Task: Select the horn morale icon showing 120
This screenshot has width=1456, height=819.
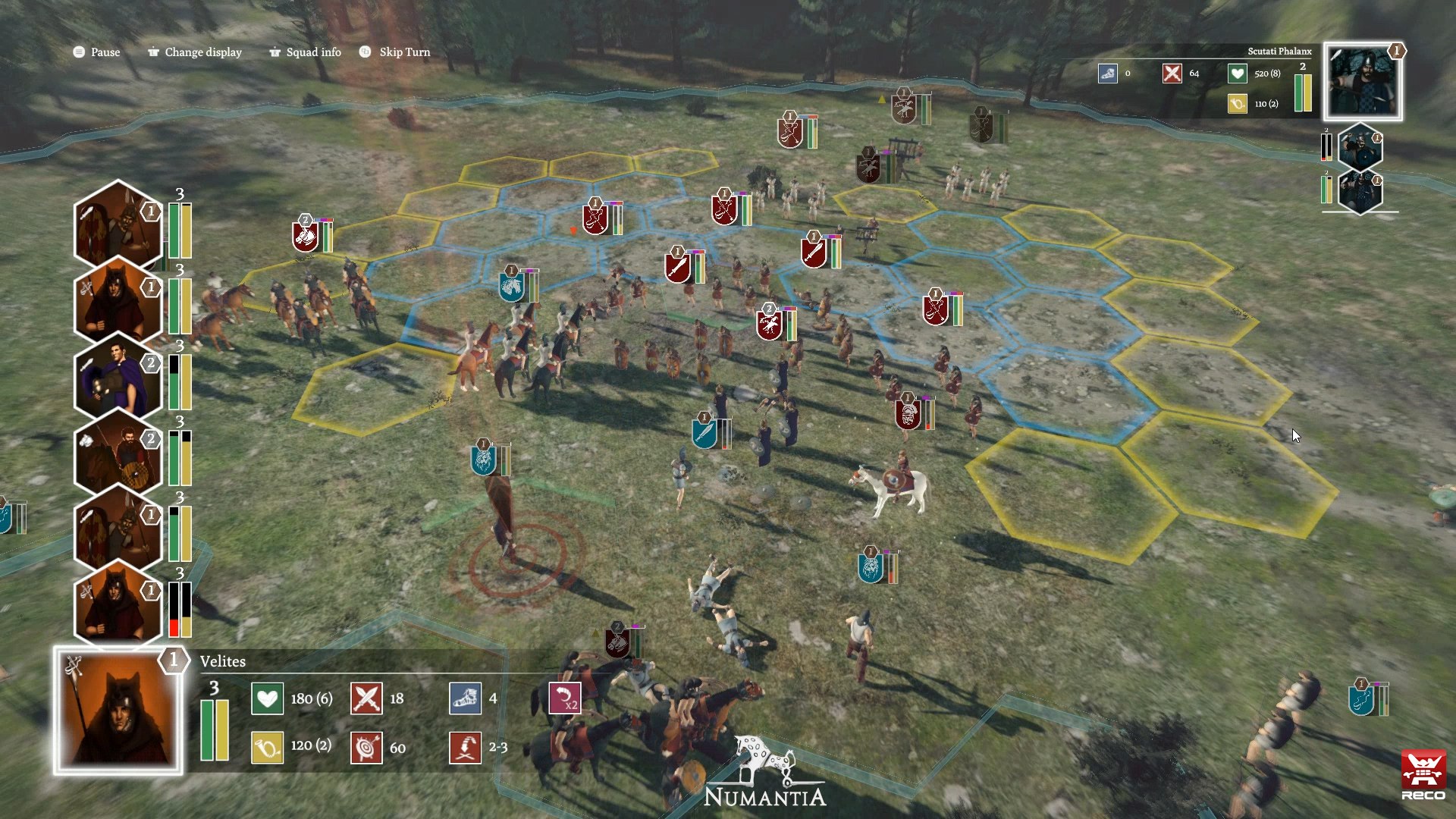Action: (267, 748)
